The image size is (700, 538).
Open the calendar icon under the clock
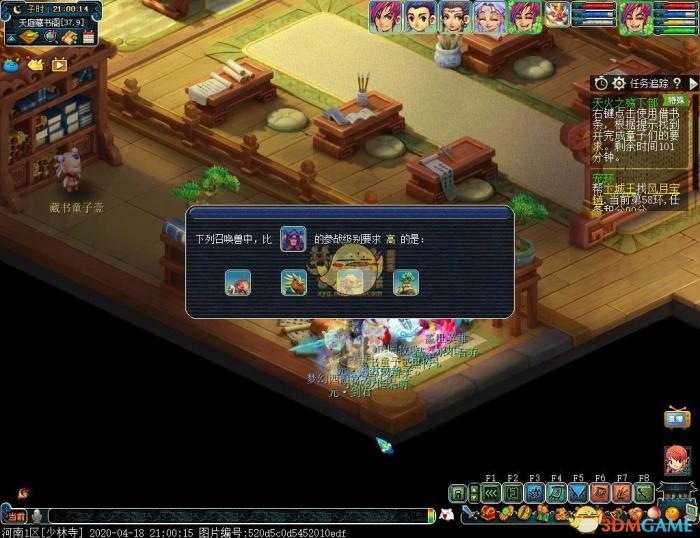pos(89,37)
